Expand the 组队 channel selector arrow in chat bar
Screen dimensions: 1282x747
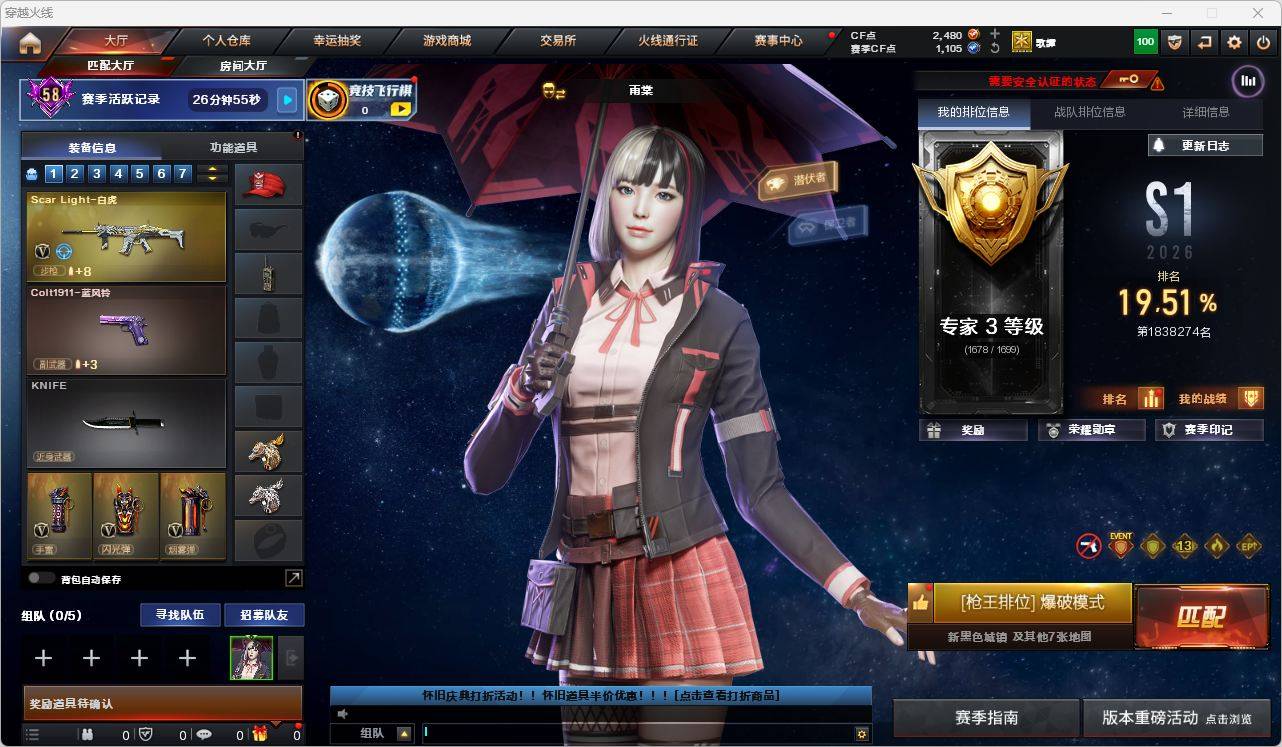[404, 733]
